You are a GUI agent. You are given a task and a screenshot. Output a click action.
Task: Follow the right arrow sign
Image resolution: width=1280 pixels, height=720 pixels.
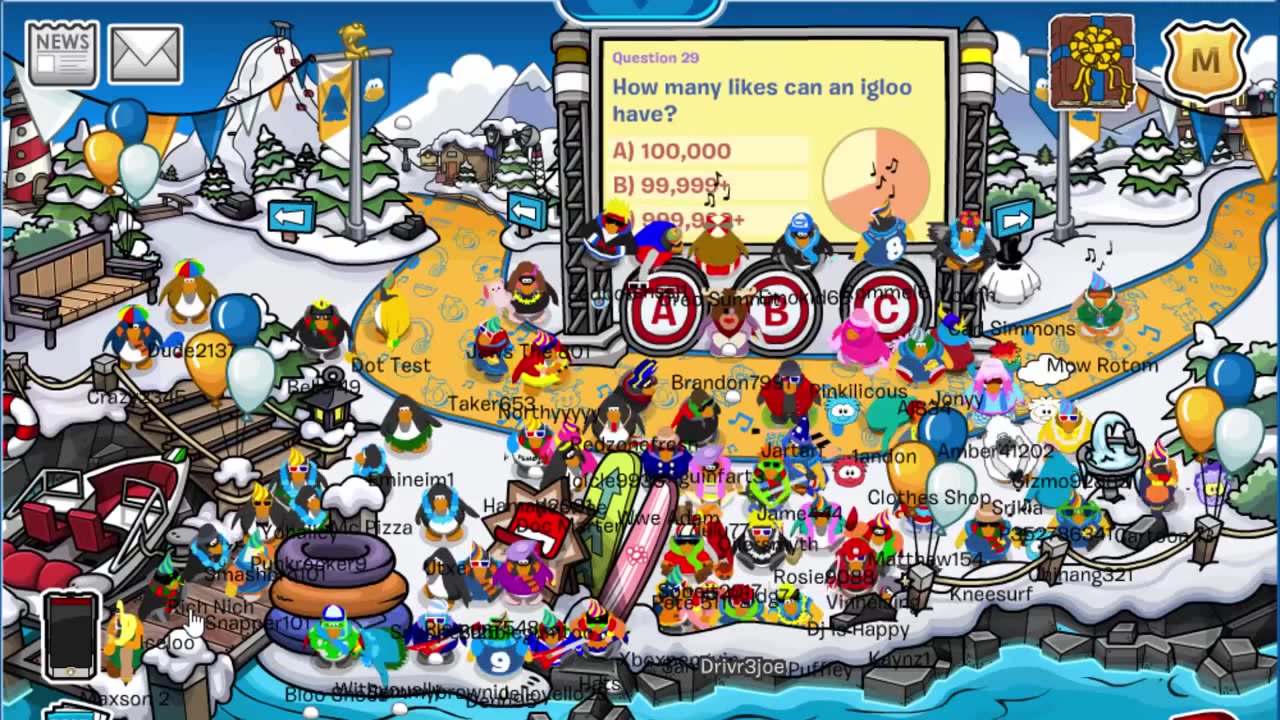1012,218
